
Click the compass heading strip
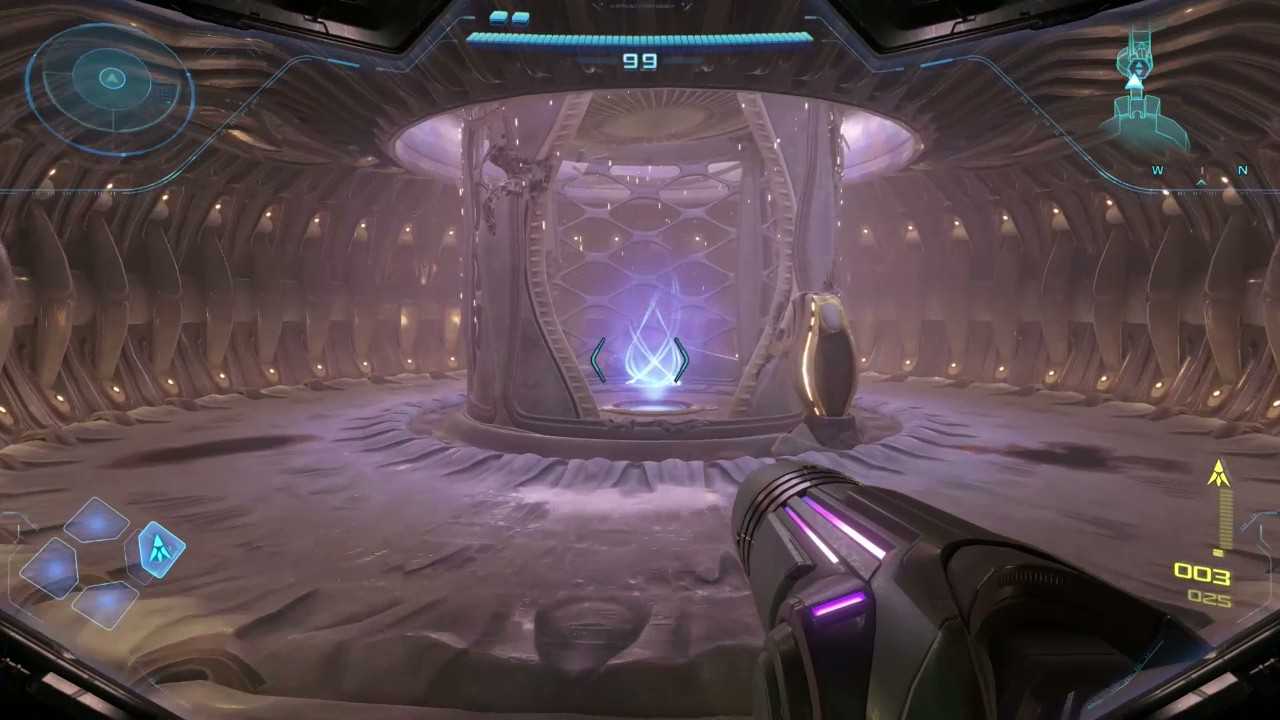(x=1200, y=171)
